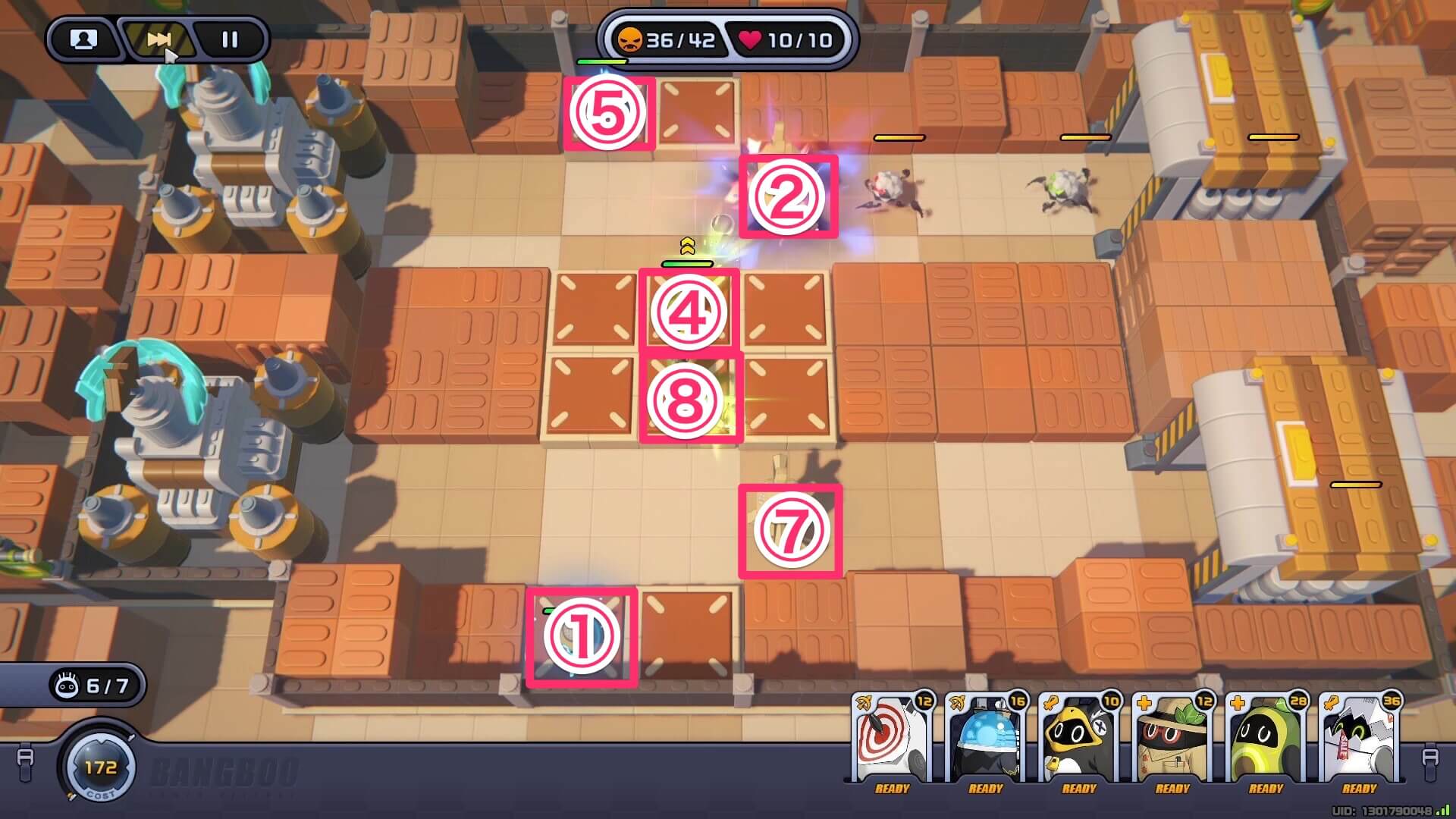Open the character portrait panel top left

pyautogui.click(x=83, y=40)
